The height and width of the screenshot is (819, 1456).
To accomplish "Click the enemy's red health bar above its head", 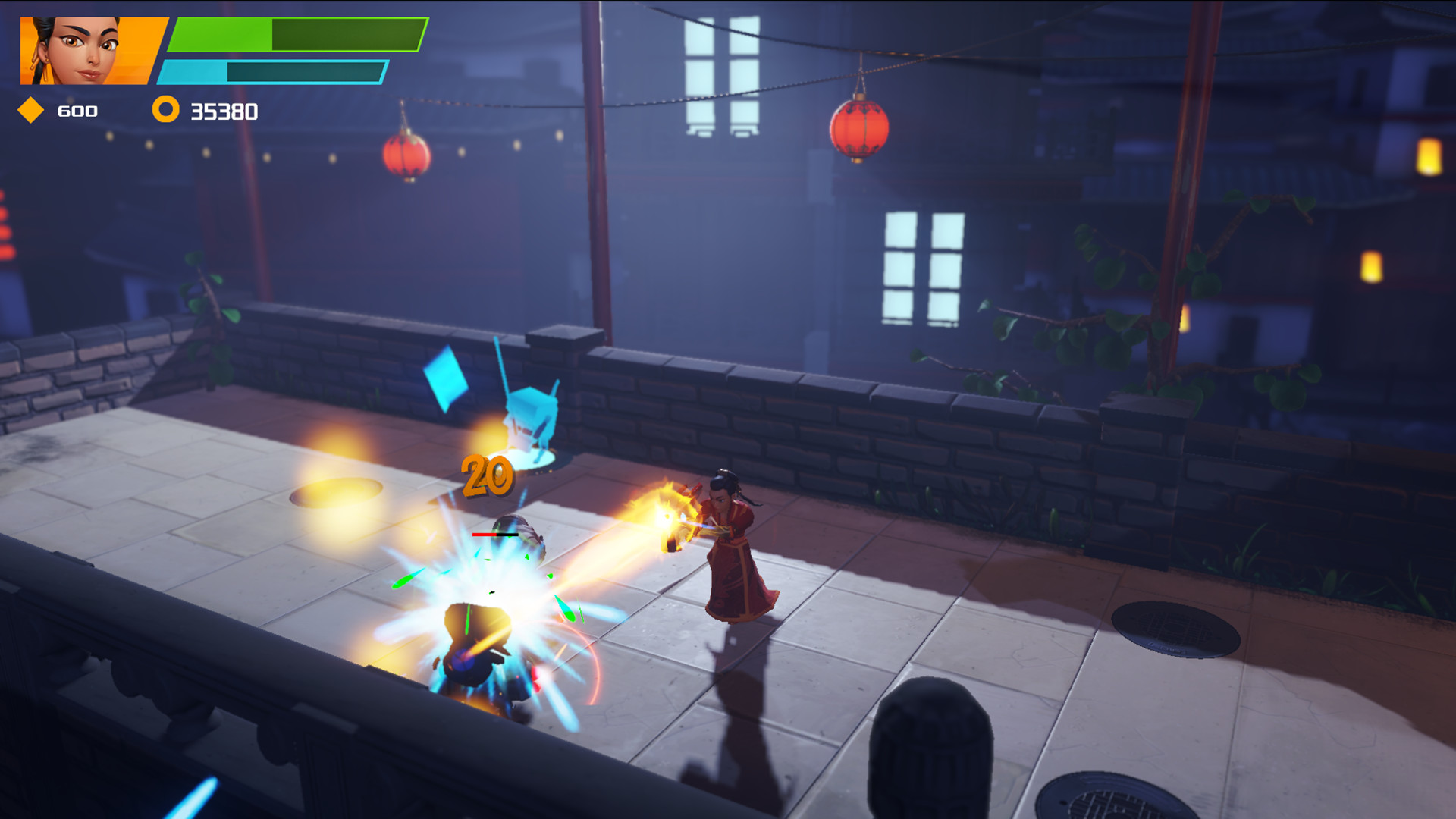I will 494,536.
